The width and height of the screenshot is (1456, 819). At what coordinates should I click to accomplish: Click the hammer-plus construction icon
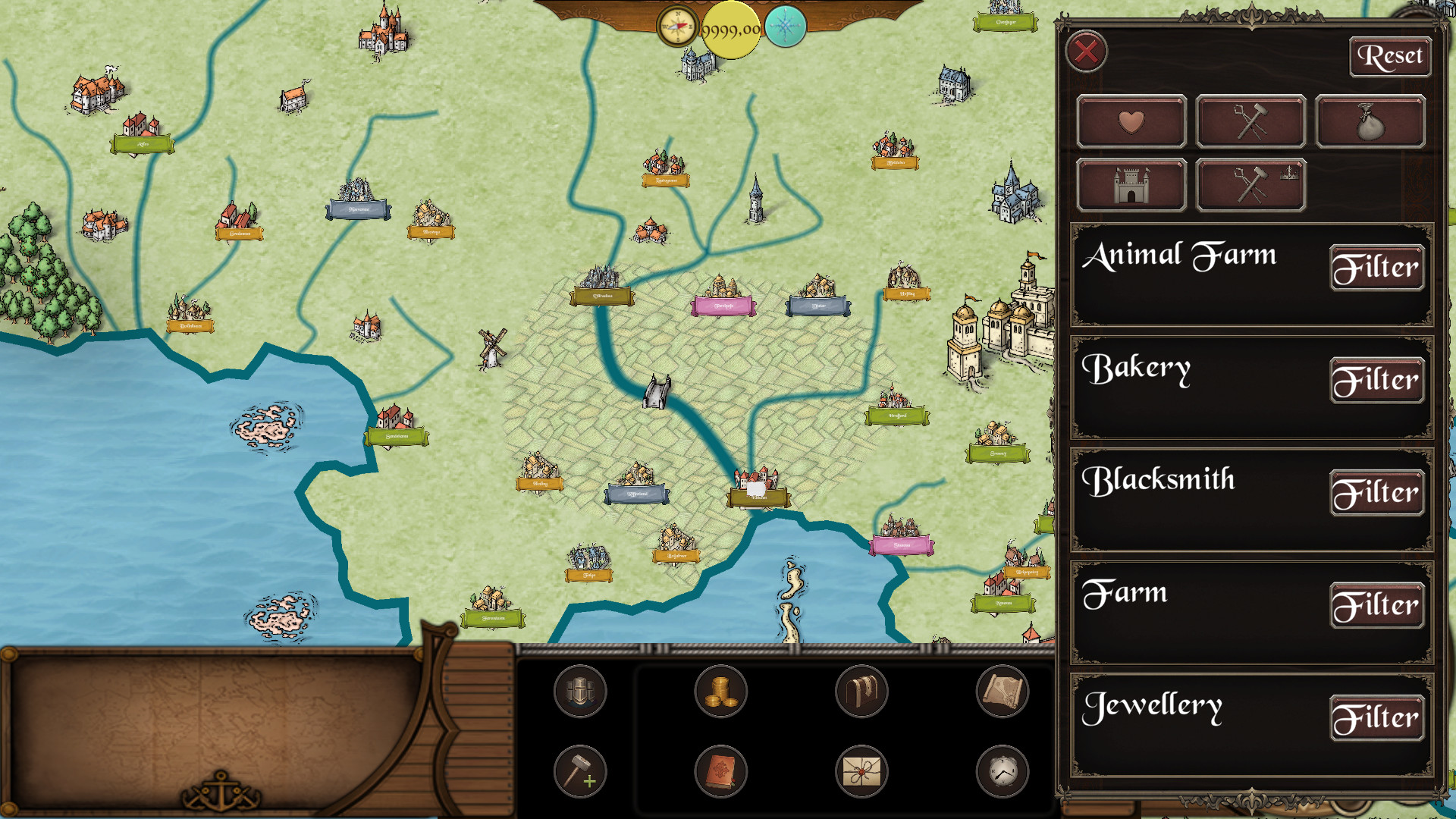[x=580, y=771]
